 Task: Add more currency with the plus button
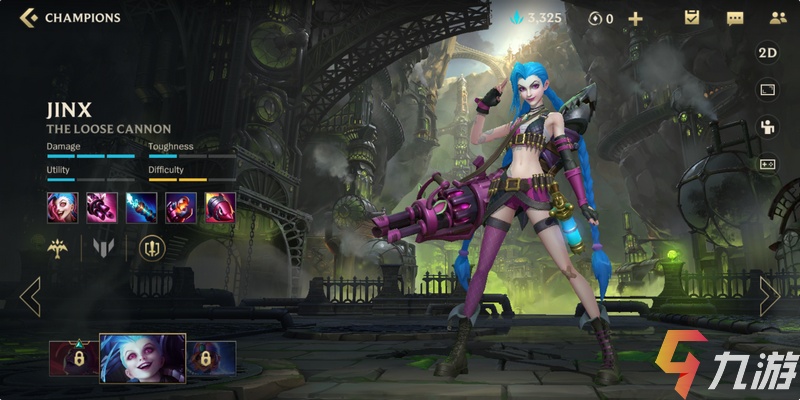[635, 18]
